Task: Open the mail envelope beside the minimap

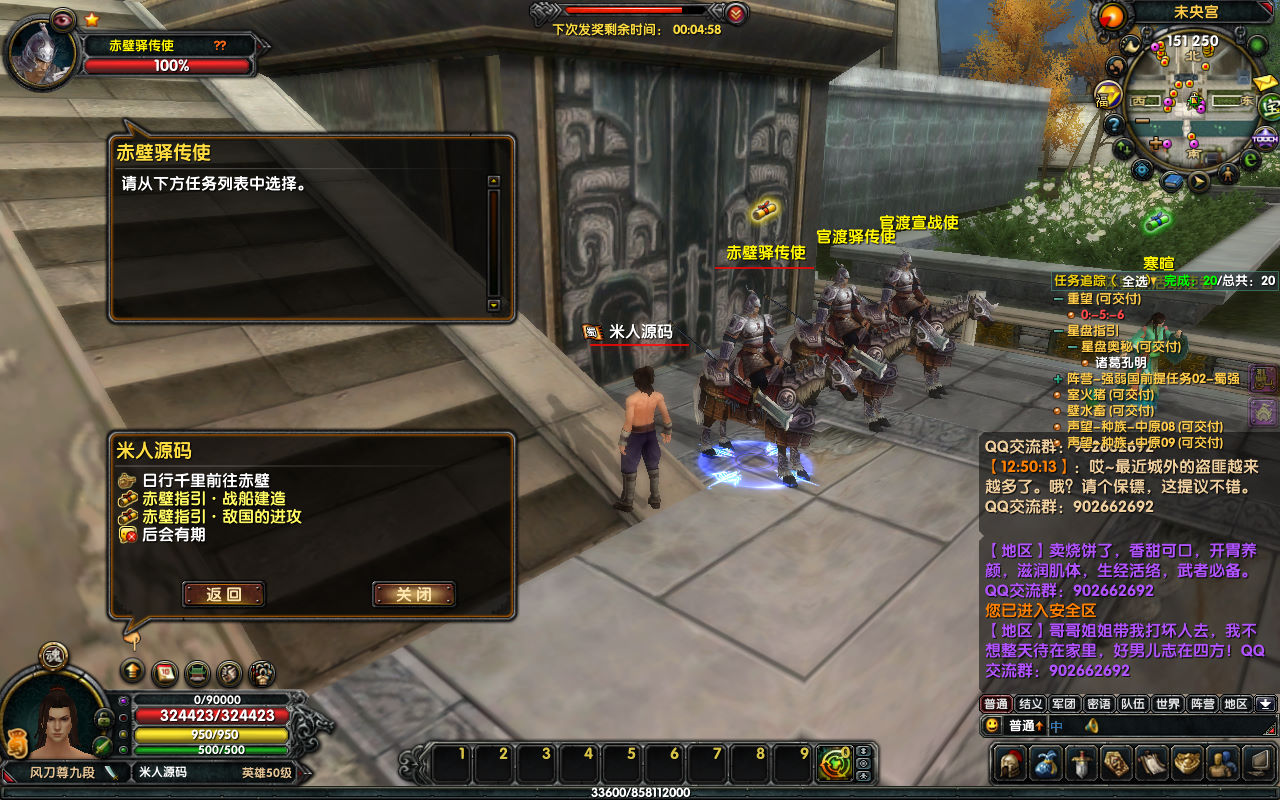Action: coord(1264,82)
